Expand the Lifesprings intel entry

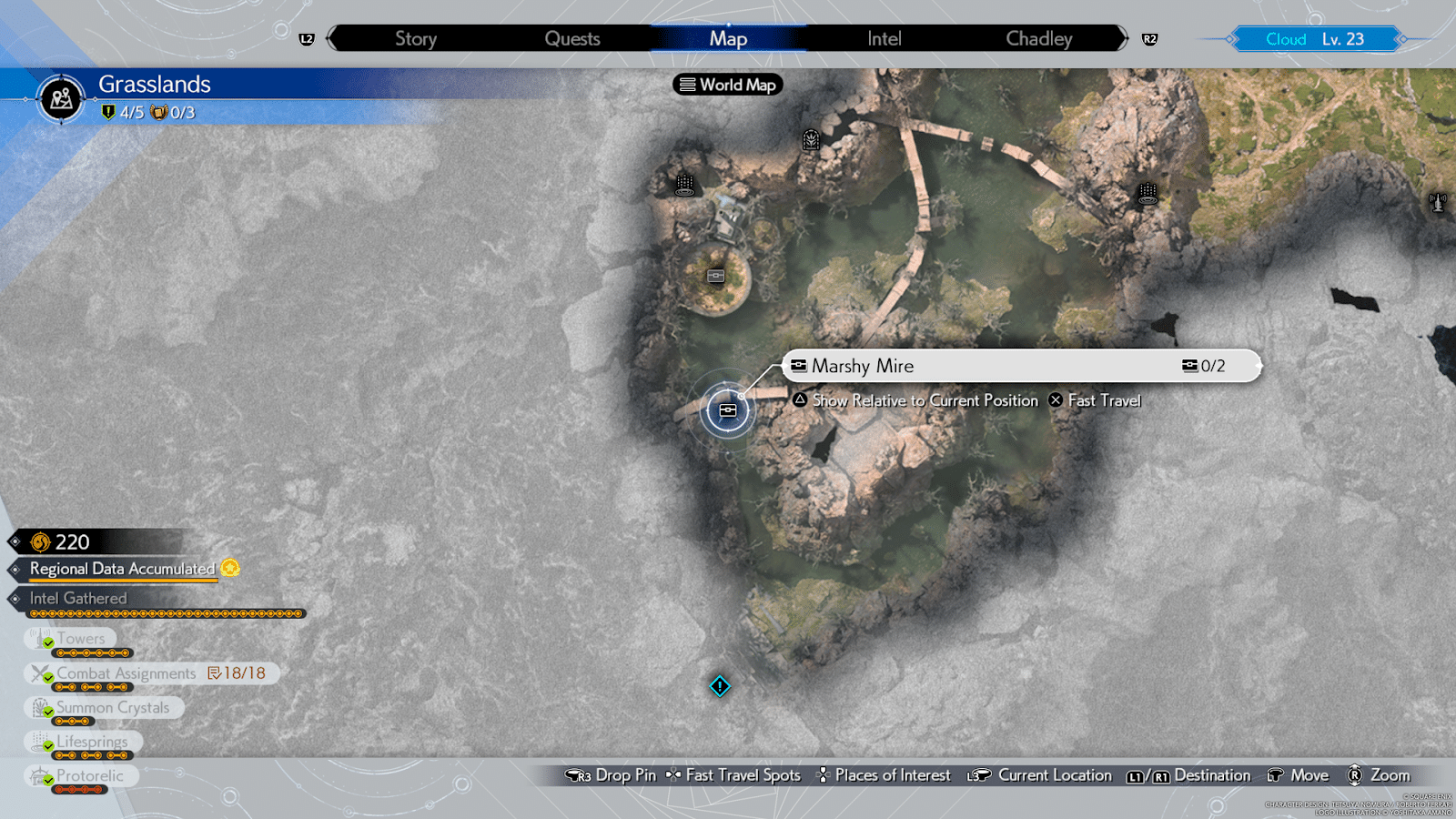click(x=91, y=742)
